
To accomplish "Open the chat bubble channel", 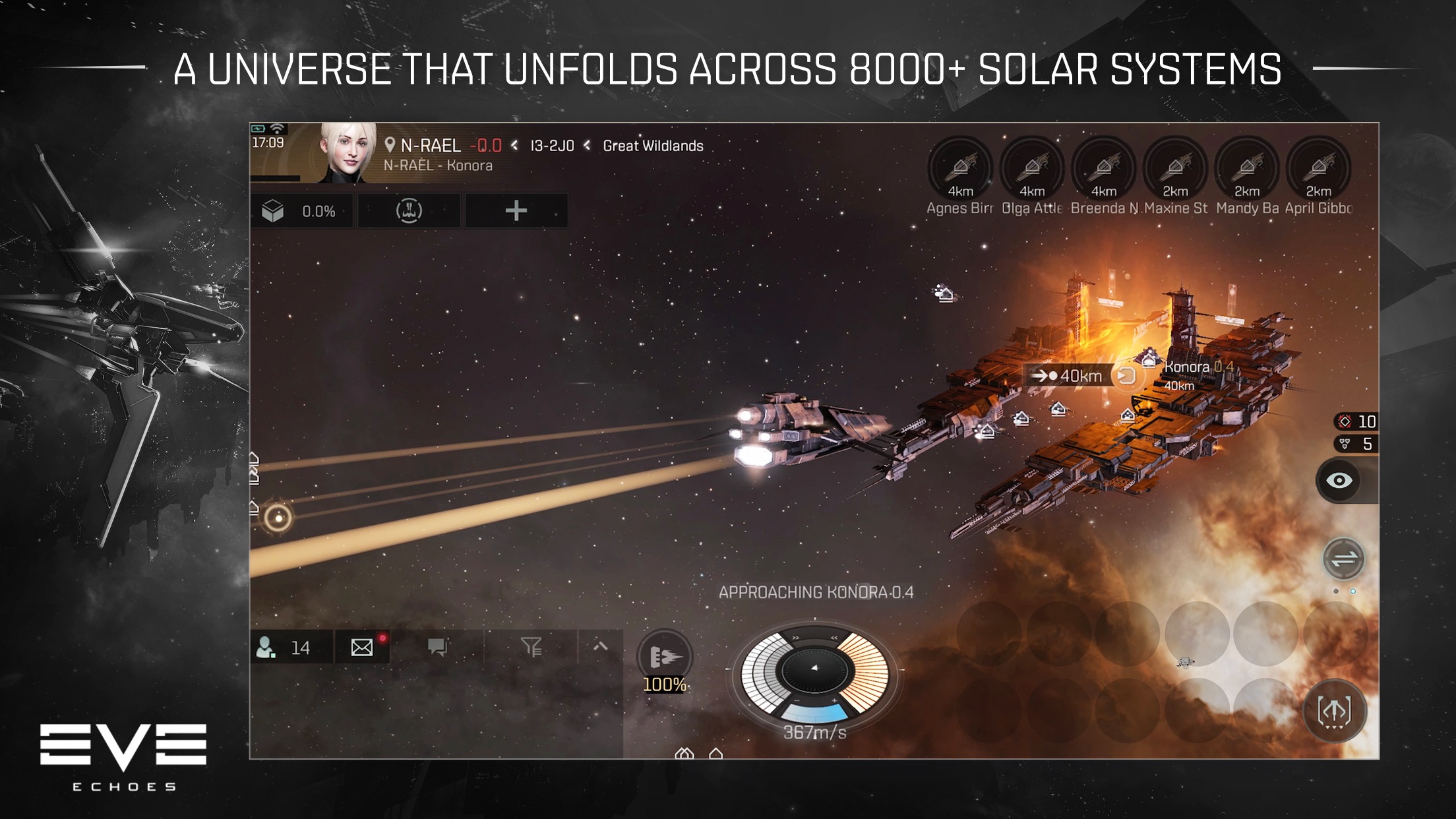I will 437,648.
